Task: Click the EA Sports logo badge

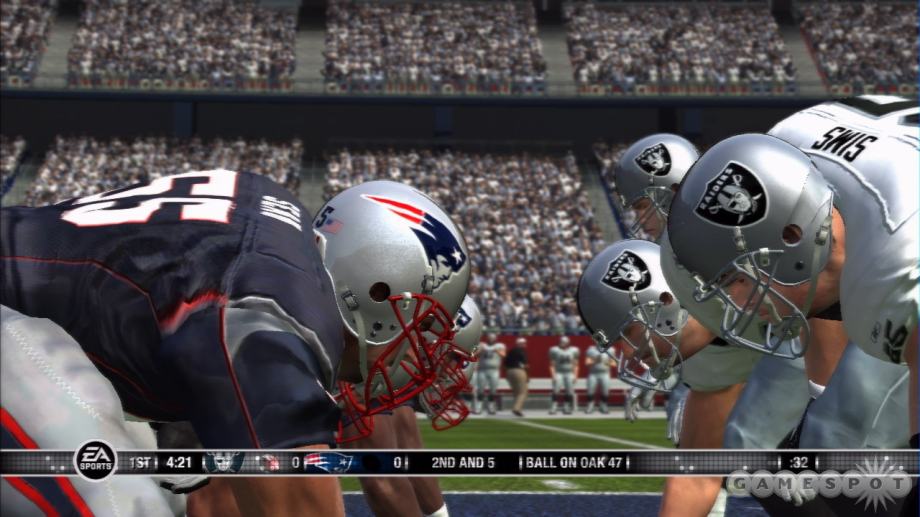Action: [95, 460]
